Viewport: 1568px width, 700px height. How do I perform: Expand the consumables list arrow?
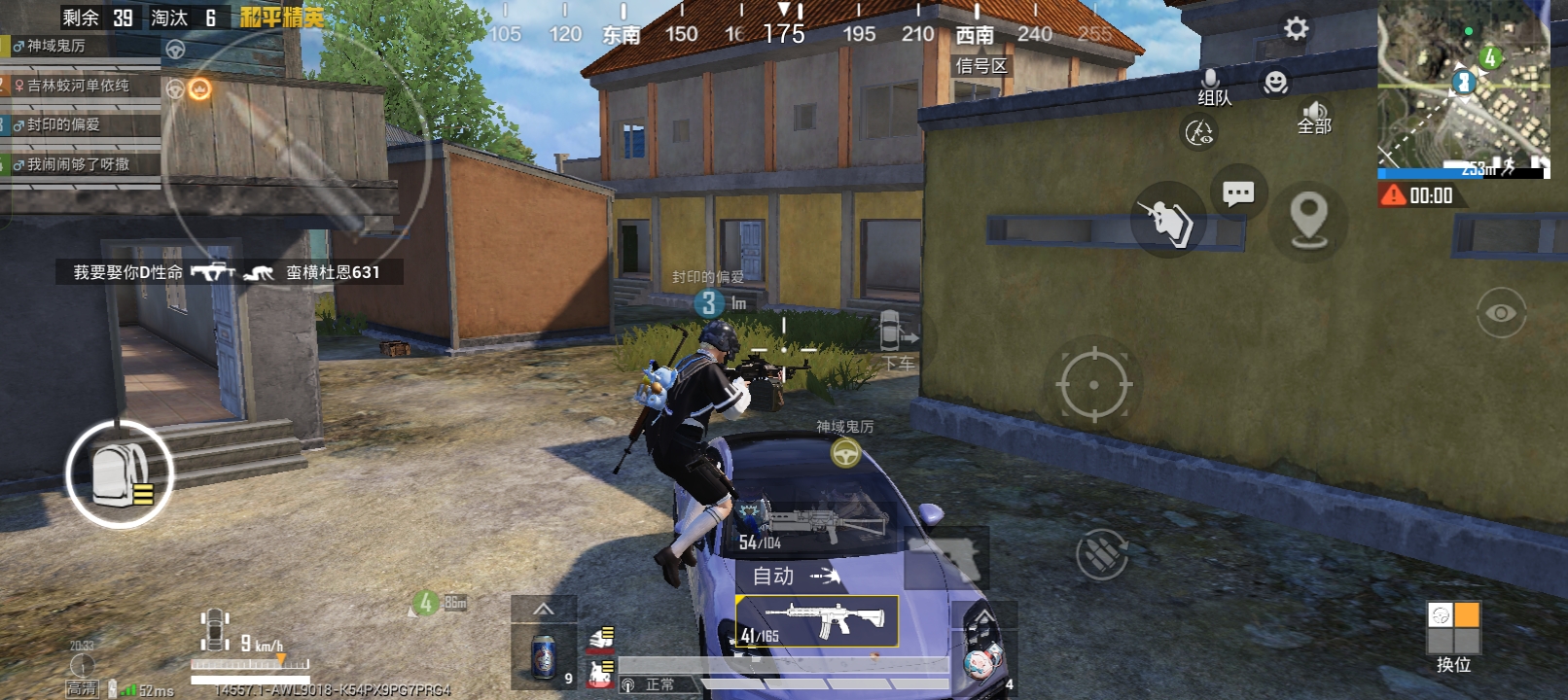tap(544, 609)
